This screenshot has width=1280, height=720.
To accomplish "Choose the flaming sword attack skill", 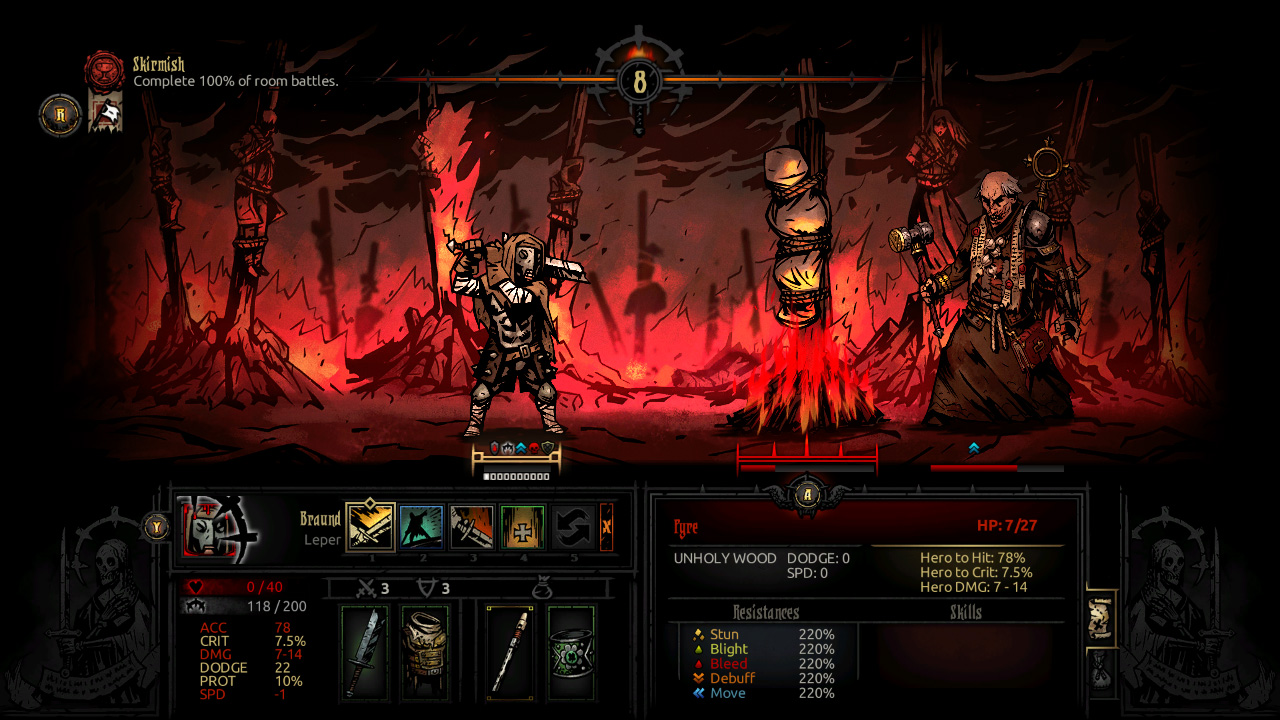I will 471,525.
